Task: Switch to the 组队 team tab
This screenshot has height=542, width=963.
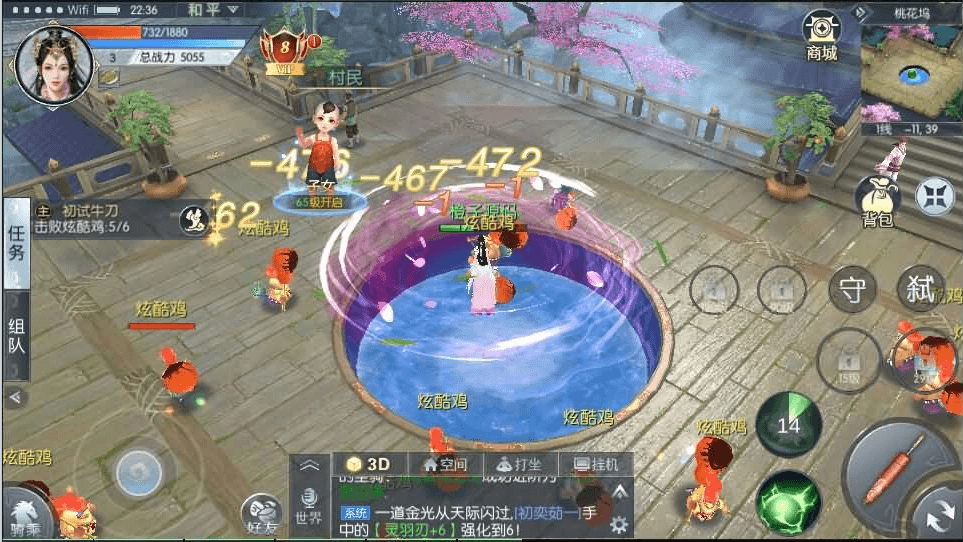Action: click(17, 337)
